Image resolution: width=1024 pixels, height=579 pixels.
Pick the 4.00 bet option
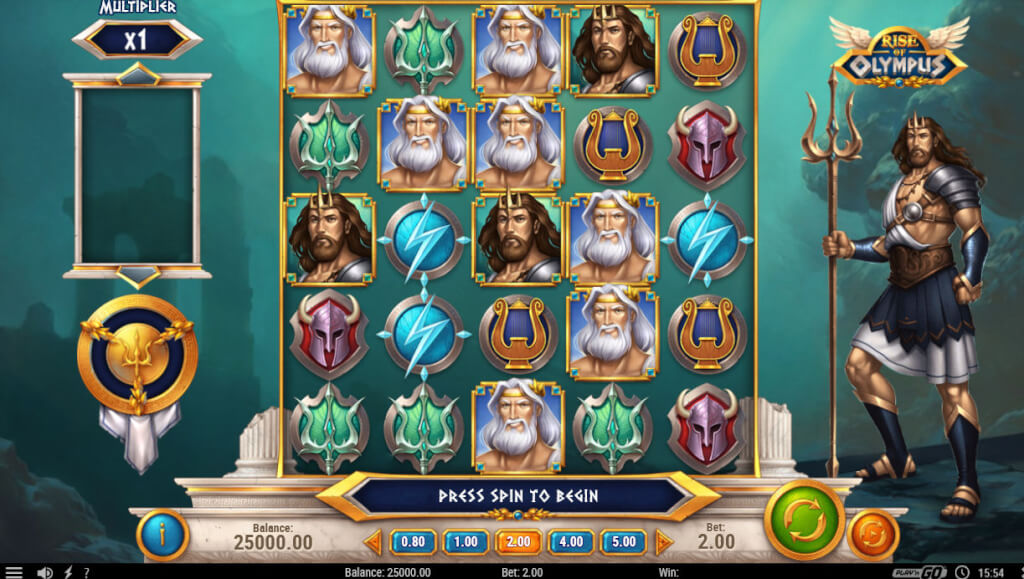pos(571,542)
